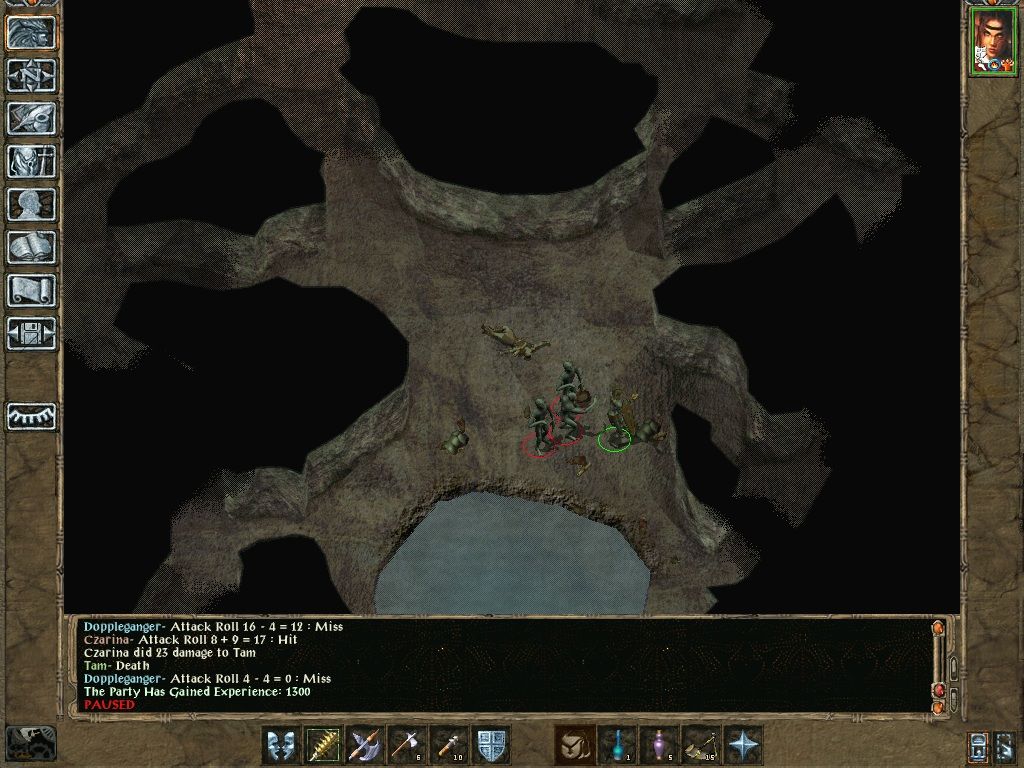This screenshot has height=768, width=1024.
Task: Open the journal with quill icon
Action: point(31,117)
